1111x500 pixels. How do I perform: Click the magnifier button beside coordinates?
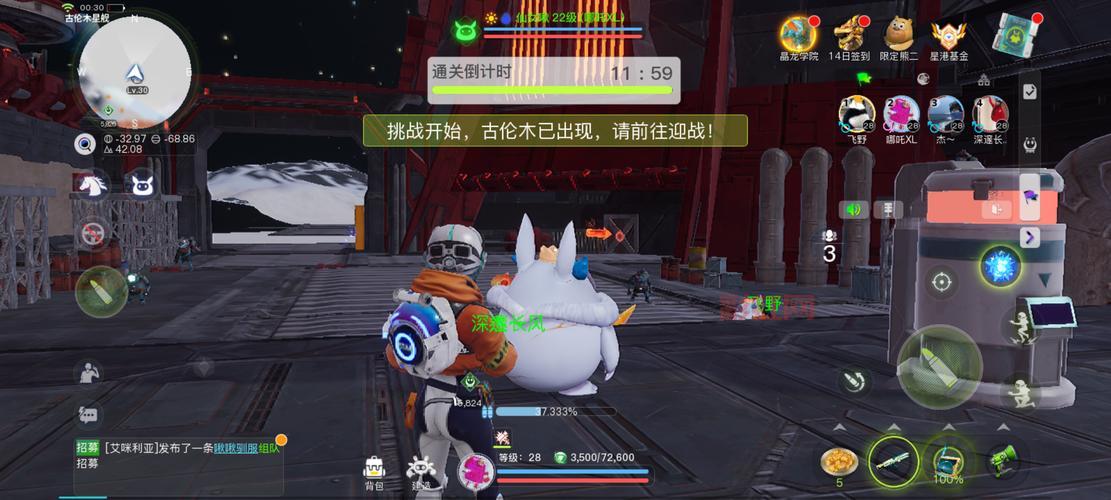85,144
